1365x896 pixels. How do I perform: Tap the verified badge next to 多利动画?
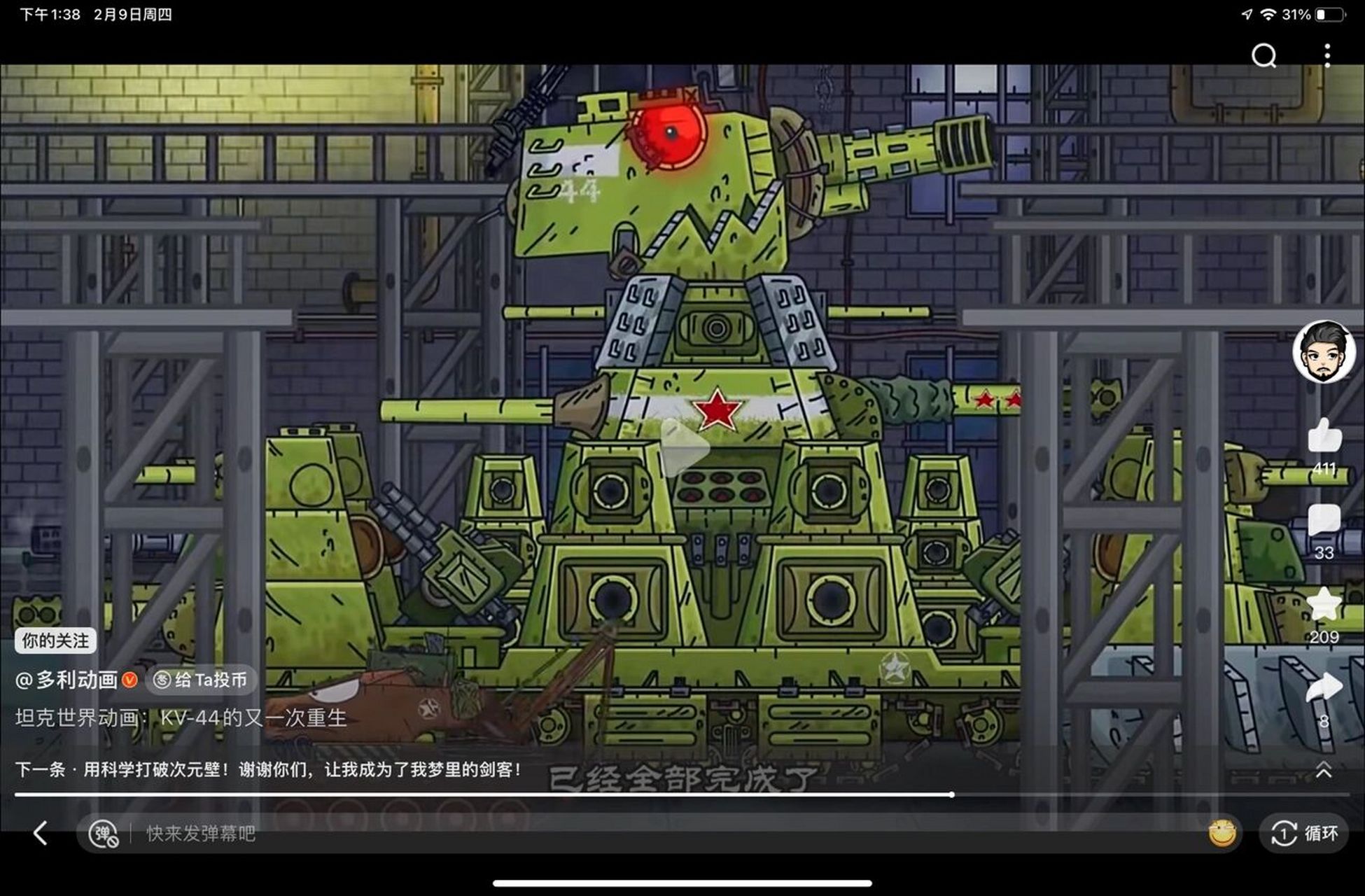click(129, 679)
